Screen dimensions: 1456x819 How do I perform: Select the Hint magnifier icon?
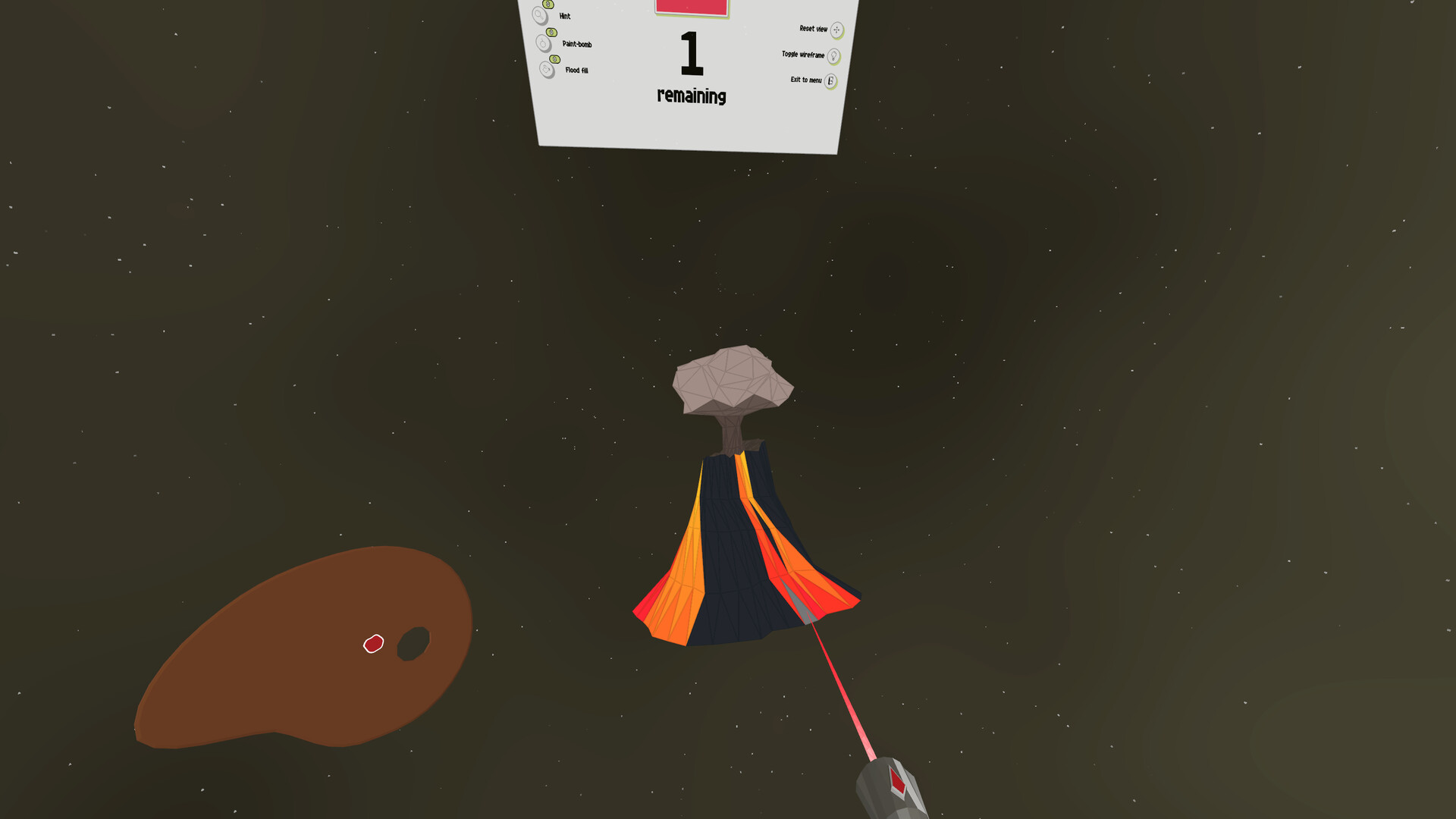(539, 14)
